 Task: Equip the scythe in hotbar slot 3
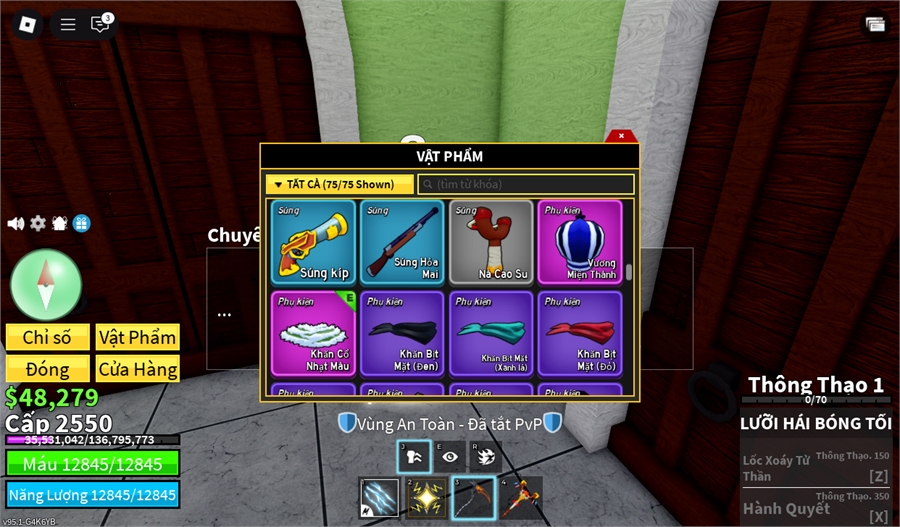point(472,497)
